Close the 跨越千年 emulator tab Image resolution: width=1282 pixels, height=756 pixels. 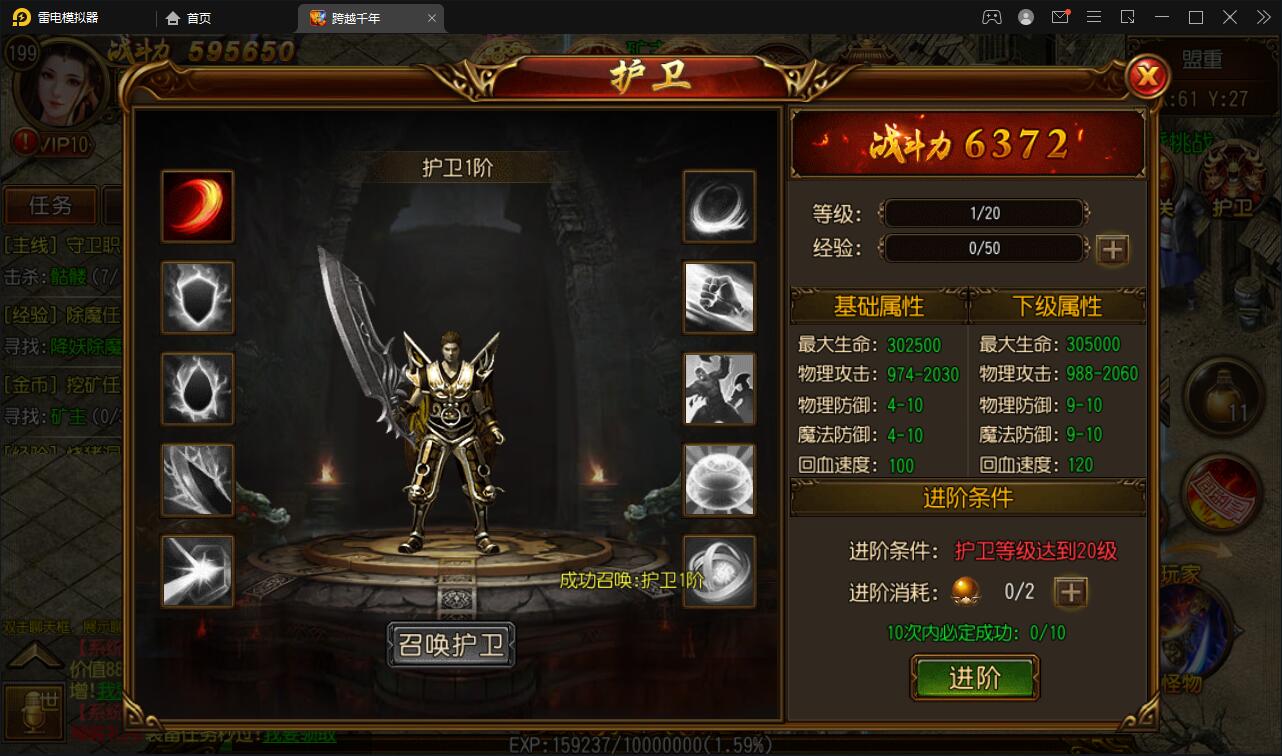432,18
